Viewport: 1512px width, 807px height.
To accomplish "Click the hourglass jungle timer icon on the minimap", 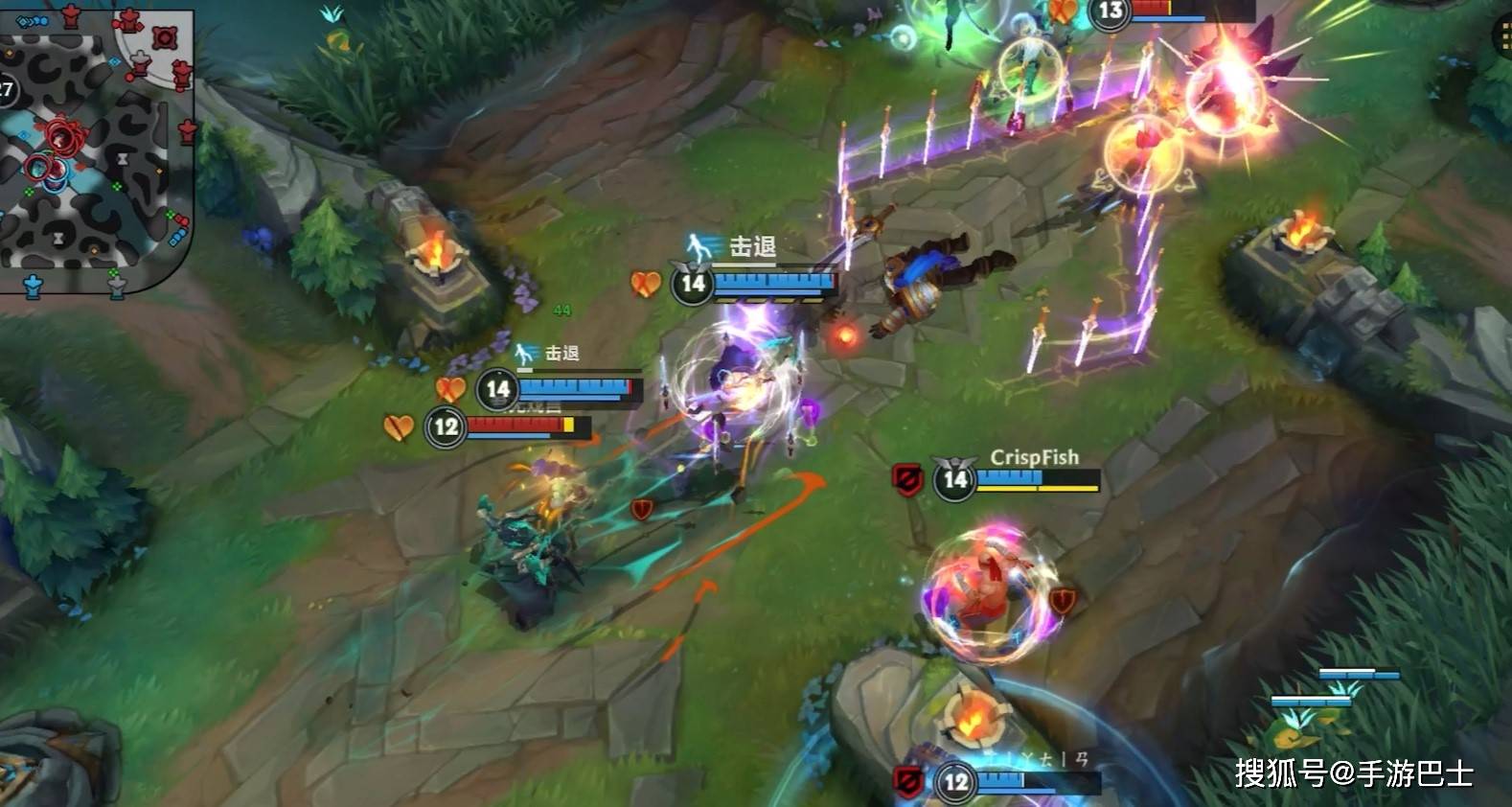I will pos(123,160).
